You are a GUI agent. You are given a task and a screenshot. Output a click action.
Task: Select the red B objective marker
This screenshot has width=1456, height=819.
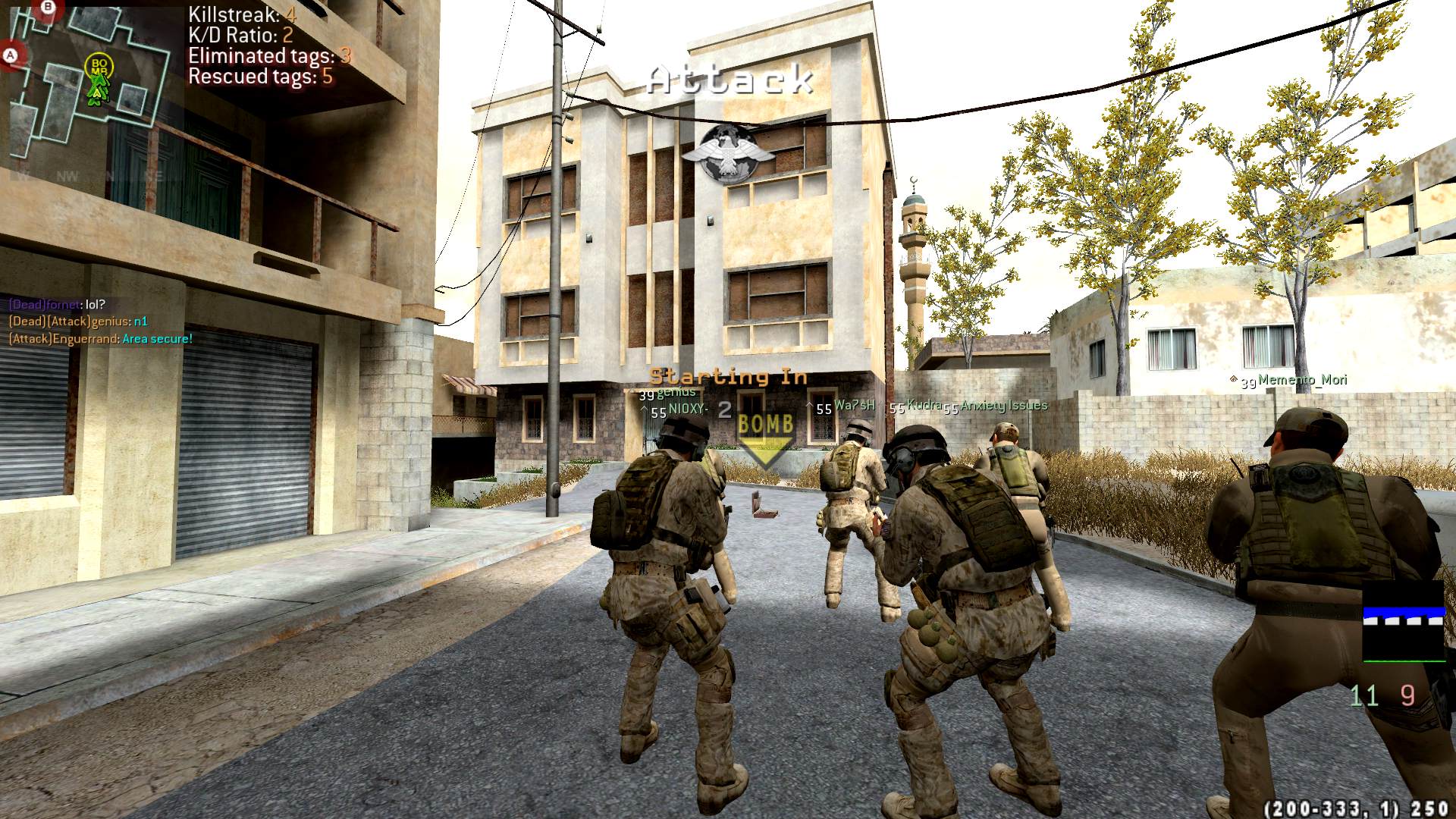pos(48,8)
